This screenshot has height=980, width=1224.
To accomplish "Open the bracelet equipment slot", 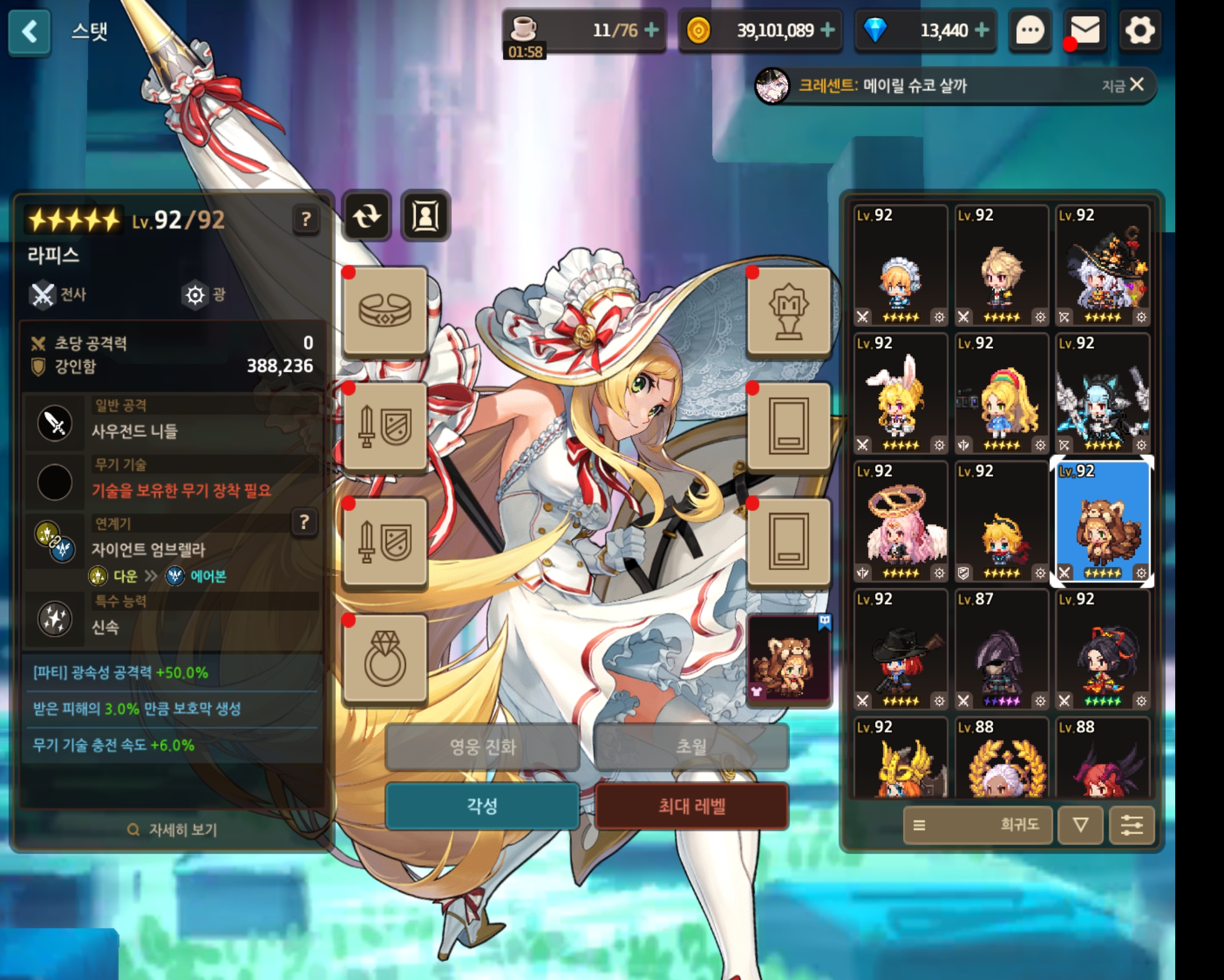I will pyautogui.click(x=385, y=310).
